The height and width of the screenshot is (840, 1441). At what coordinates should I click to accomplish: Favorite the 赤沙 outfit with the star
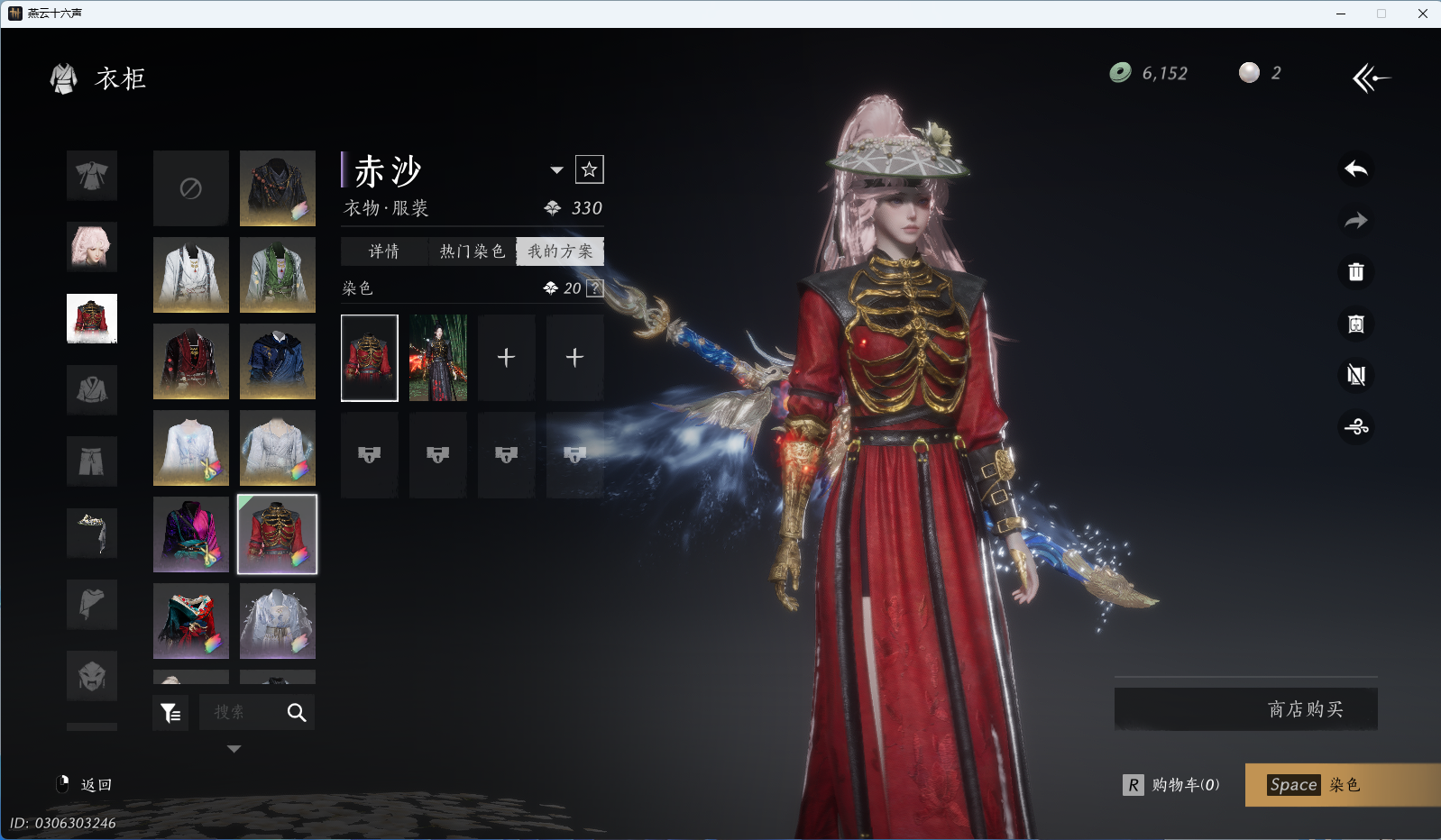pos(589,169)
